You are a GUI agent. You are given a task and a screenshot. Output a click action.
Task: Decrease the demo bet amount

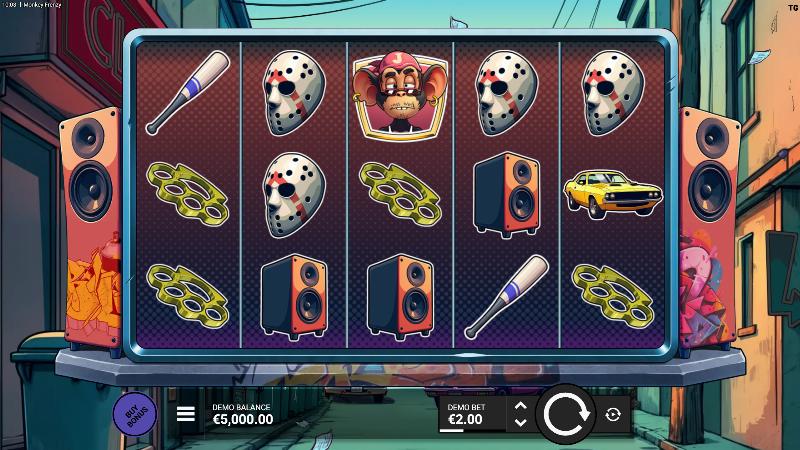click(519, 422)
